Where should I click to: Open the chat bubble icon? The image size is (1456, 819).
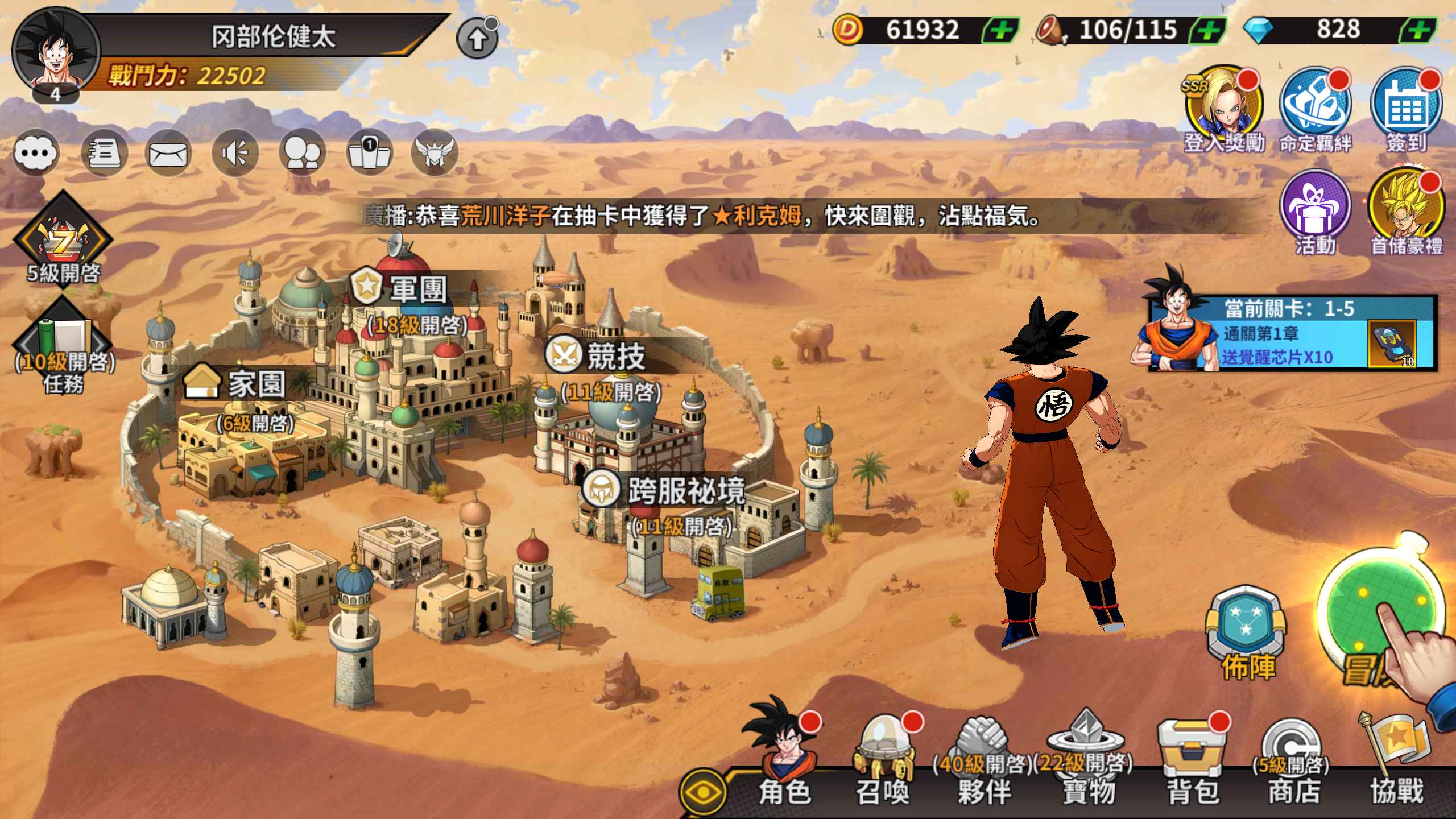point(36,152)
